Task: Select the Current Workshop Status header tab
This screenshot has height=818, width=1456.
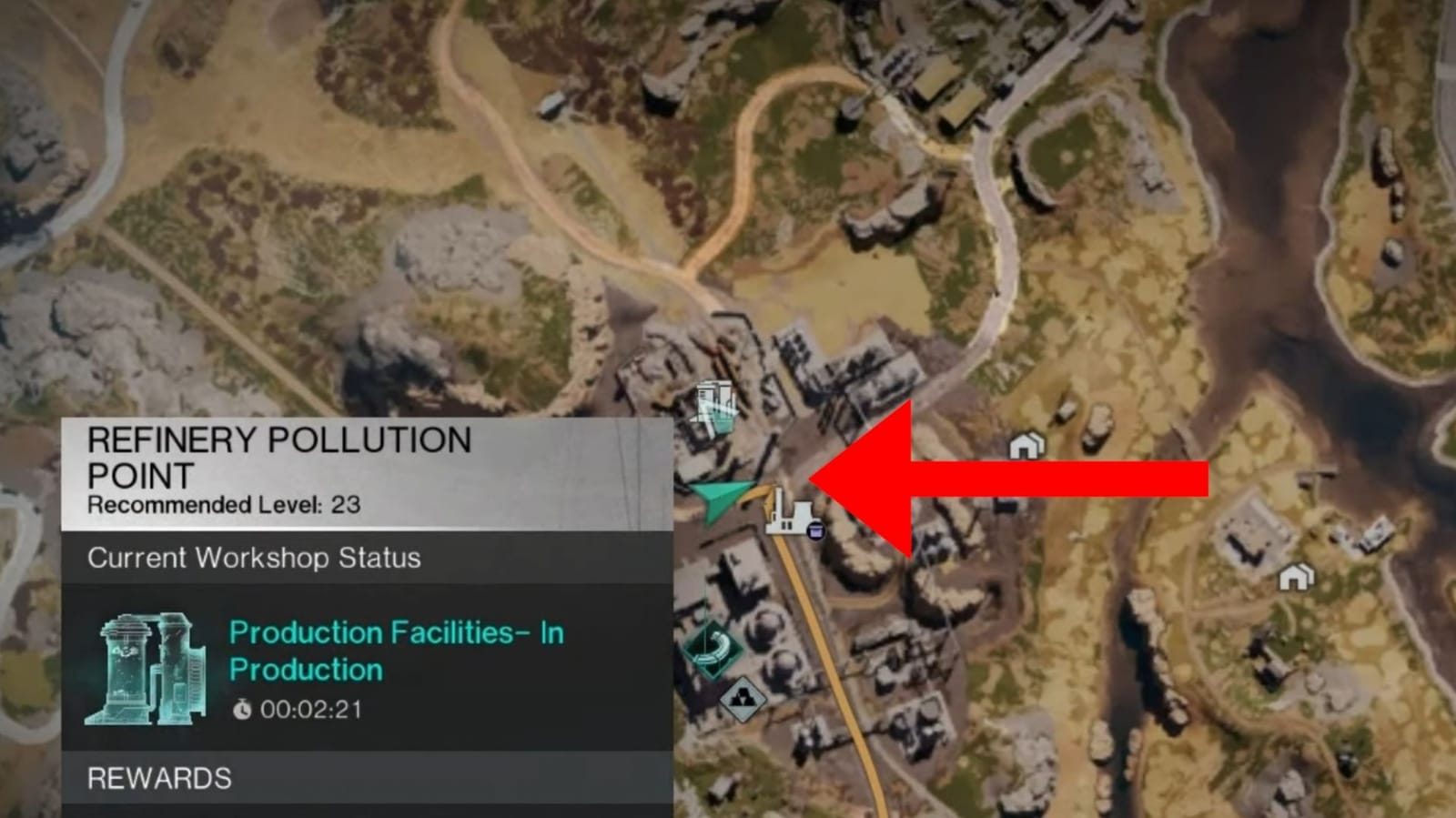Action: coord(254,558)
